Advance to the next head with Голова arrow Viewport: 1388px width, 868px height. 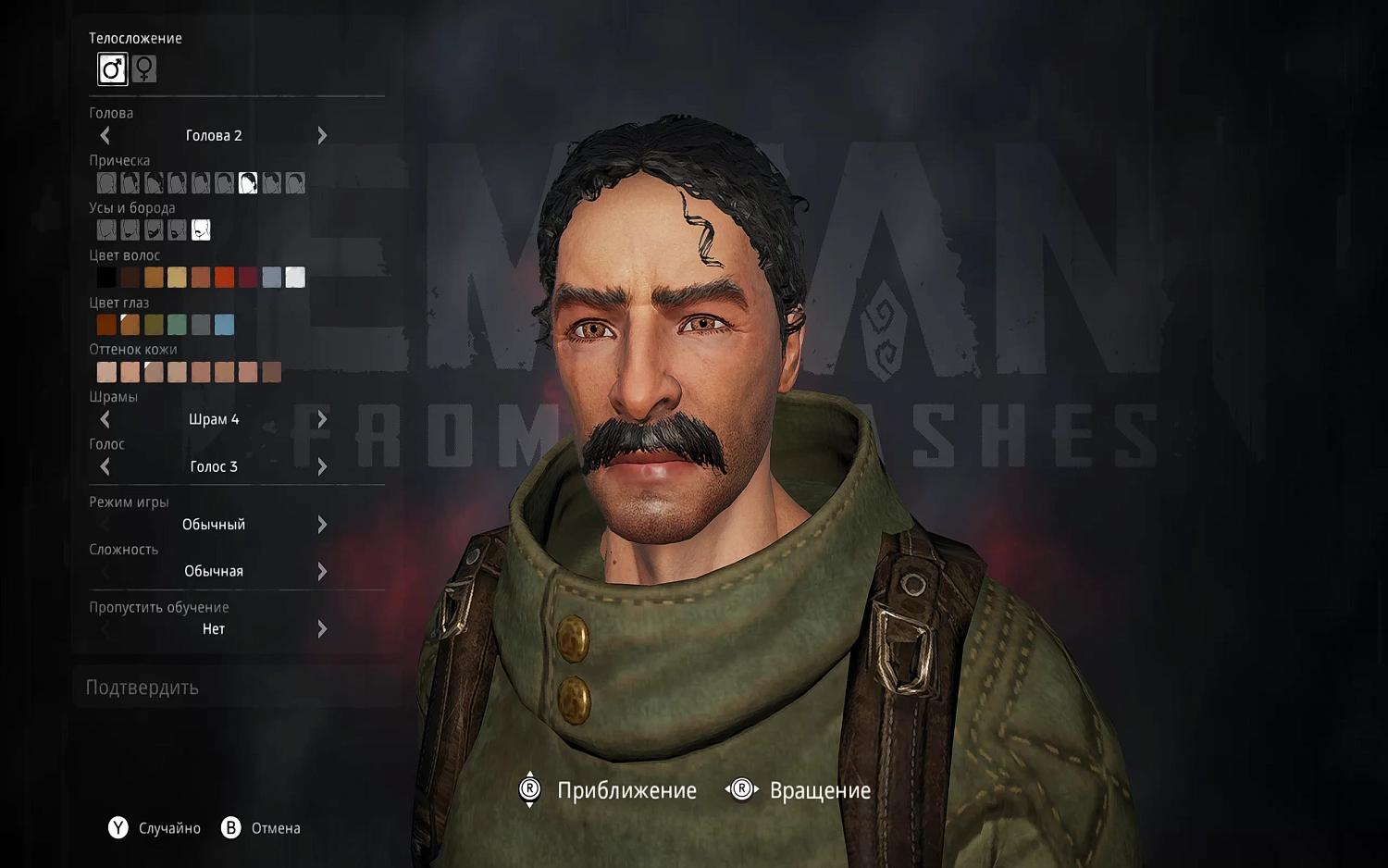322,135
